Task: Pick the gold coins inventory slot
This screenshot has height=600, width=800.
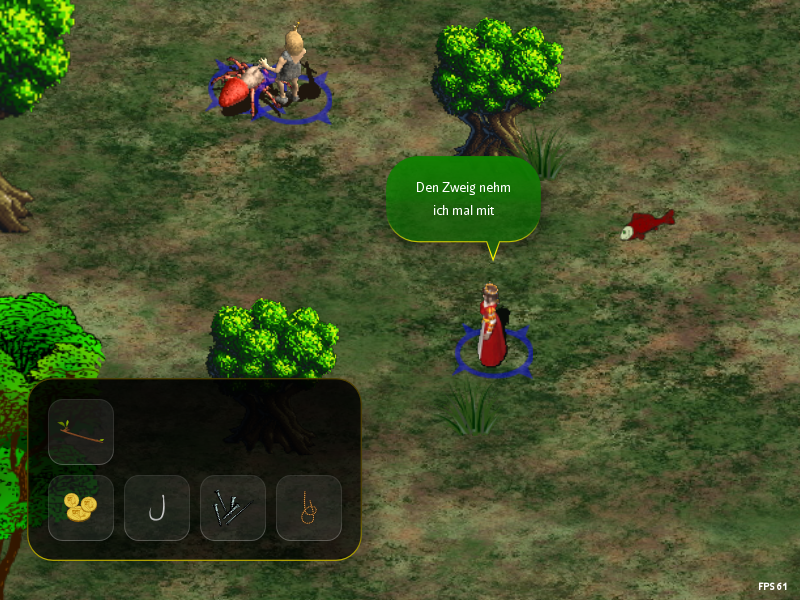Action: tap(81, 508)
